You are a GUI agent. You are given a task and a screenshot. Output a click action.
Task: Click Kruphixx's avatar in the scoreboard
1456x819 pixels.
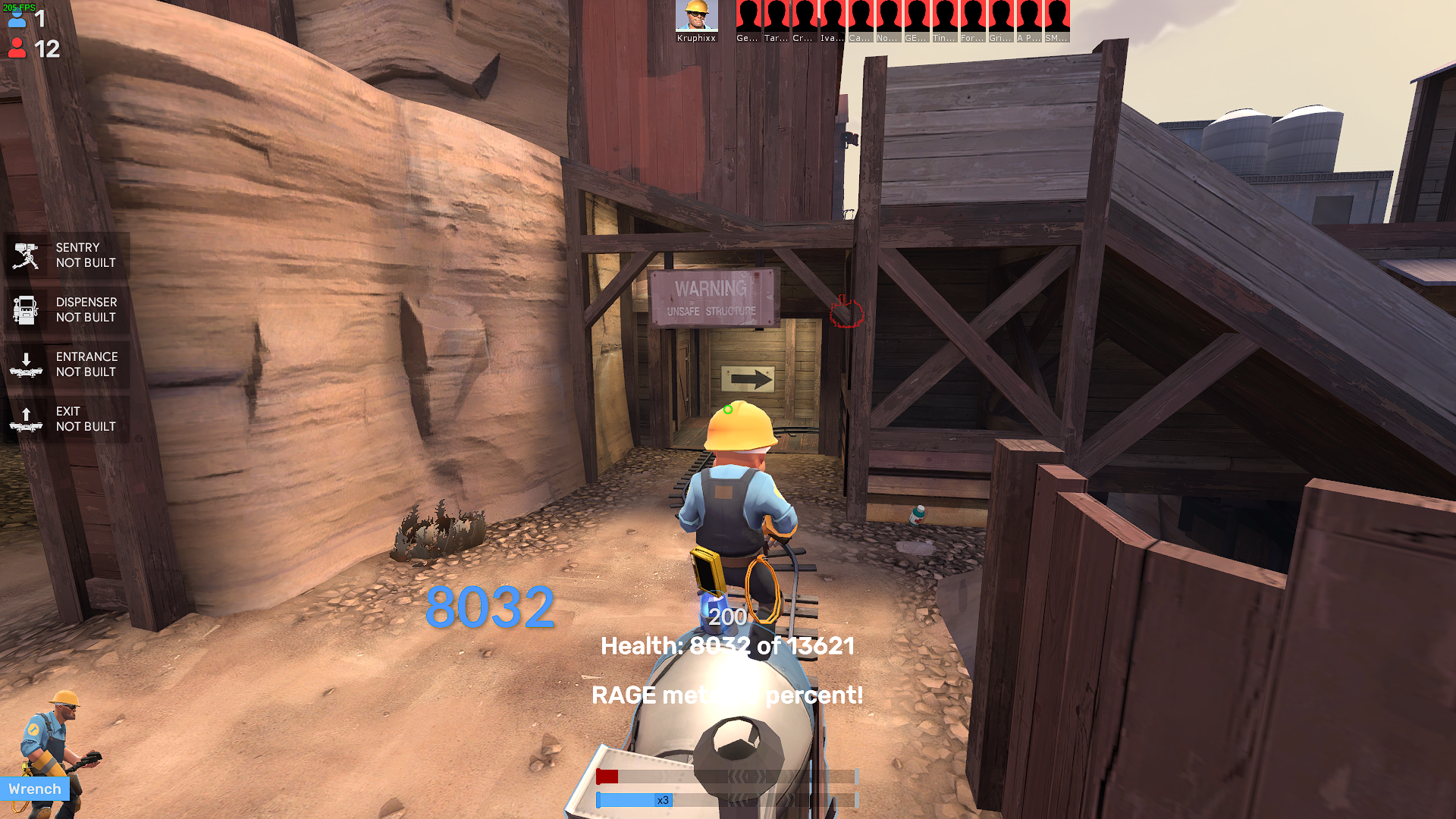[698, 14]
